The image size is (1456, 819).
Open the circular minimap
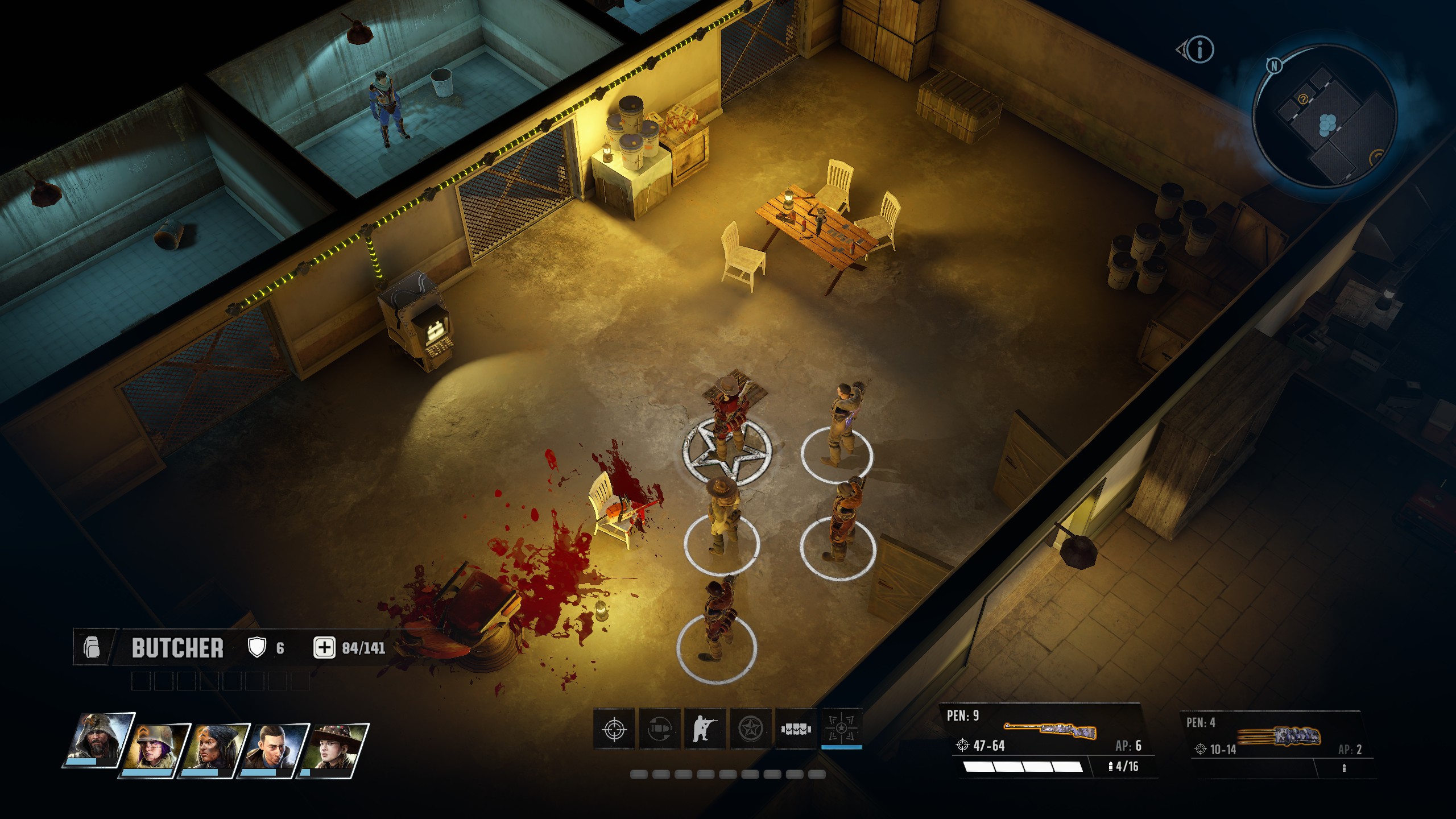click(x=1325, y=117)
